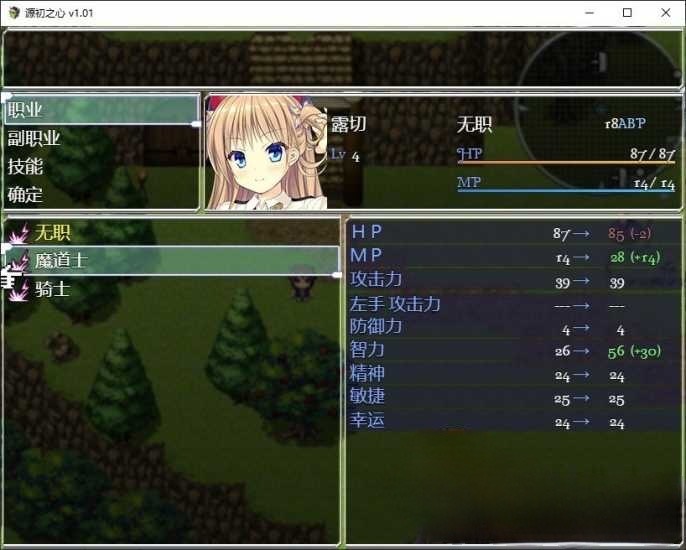Close the game window
Viewport: 686px width, 550px height.
click(662, 13)
